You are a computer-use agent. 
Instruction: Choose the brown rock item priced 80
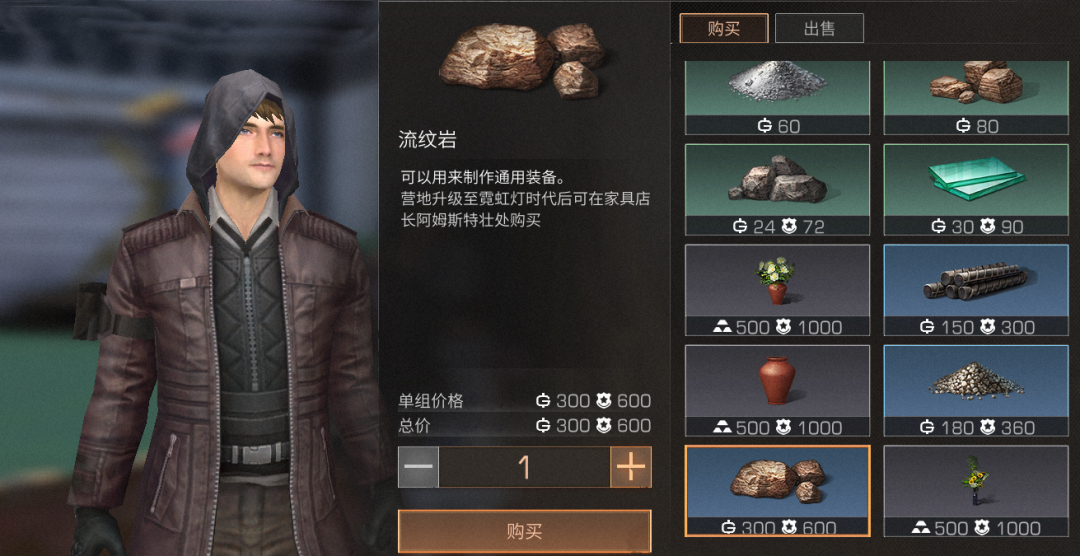[x=976, y=97]
